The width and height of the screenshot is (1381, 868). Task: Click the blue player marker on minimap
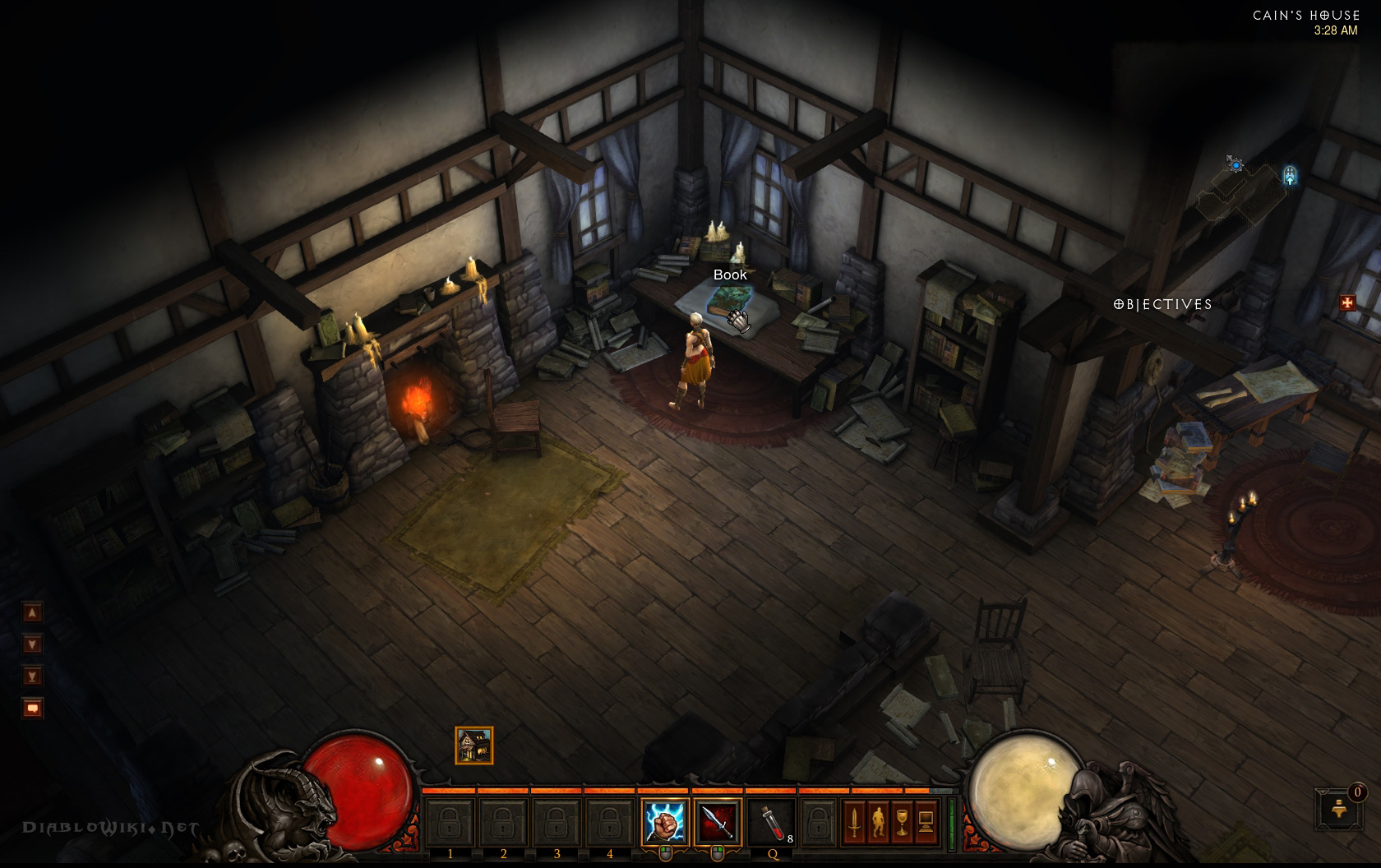pyautogui.click(x=1236, y=165)
